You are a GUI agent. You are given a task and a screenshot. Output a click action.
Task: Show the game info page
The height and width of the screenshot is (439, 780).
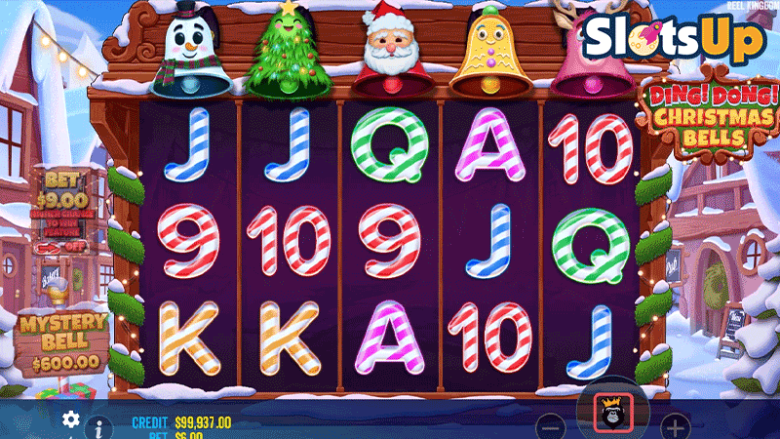tap(98, 428)
